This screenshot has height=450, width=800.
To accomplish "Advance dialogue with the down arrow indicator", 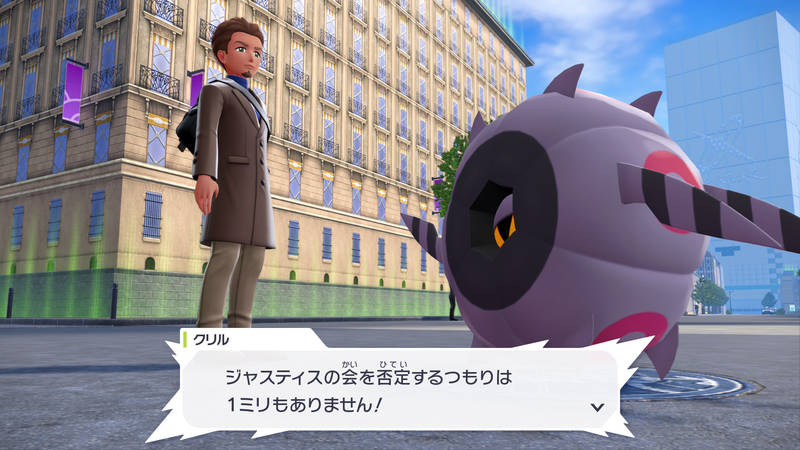I will tap(598, 407).
